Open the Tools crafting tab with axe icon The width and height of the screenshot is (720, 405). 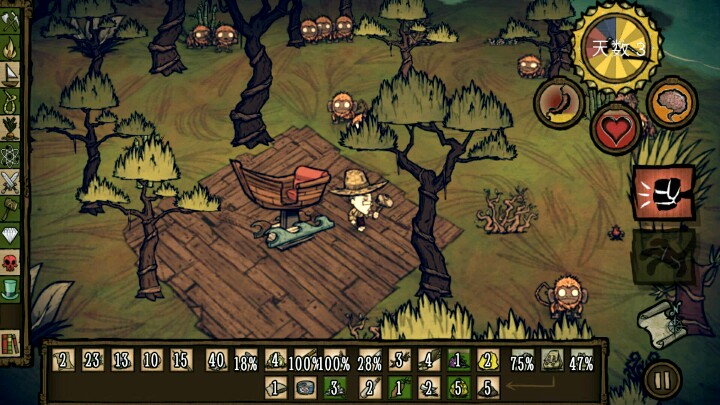click(x=13, y=19)
